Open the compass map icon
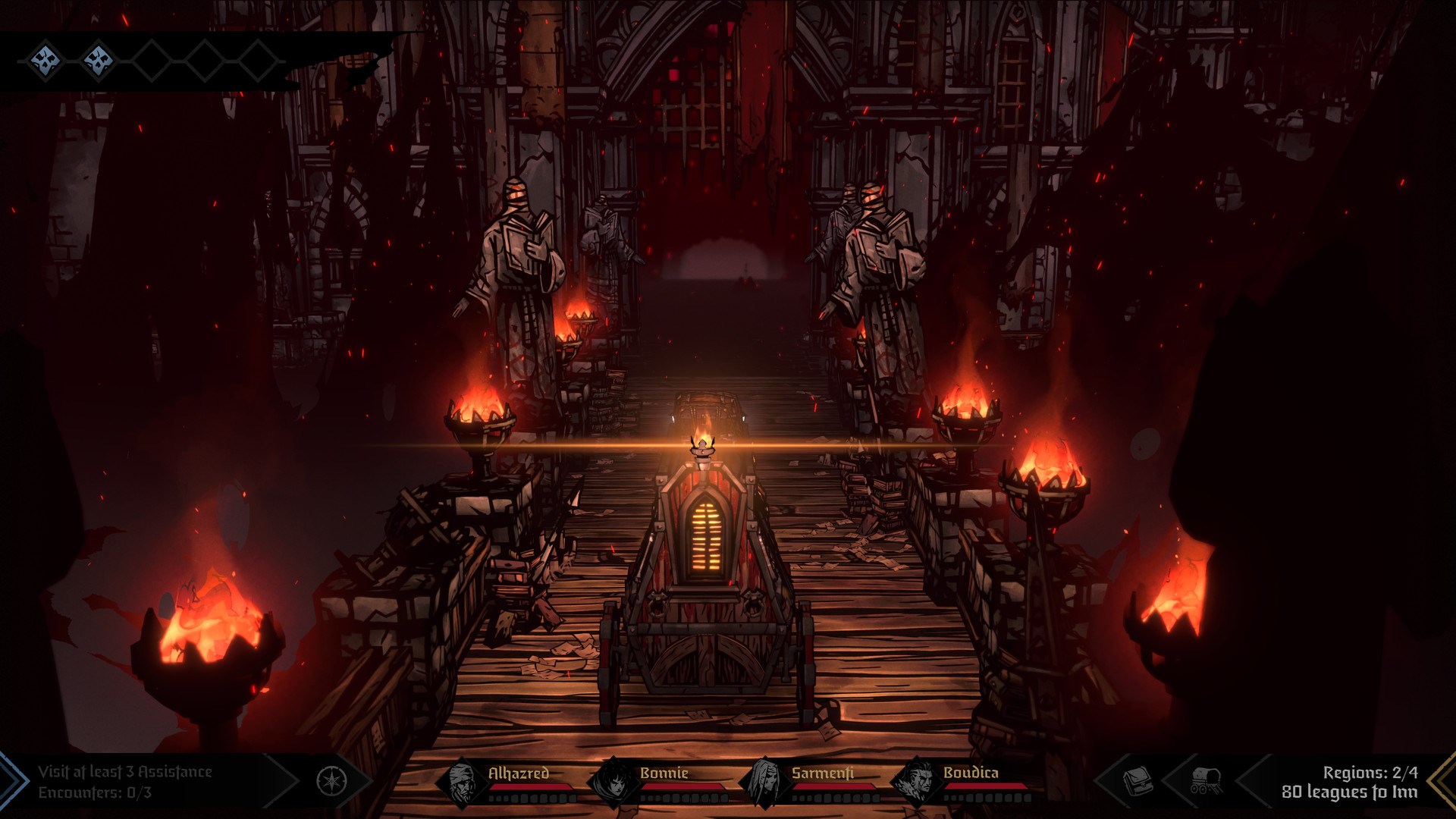The image size is (1456, 819). click(x=331, y=781)
